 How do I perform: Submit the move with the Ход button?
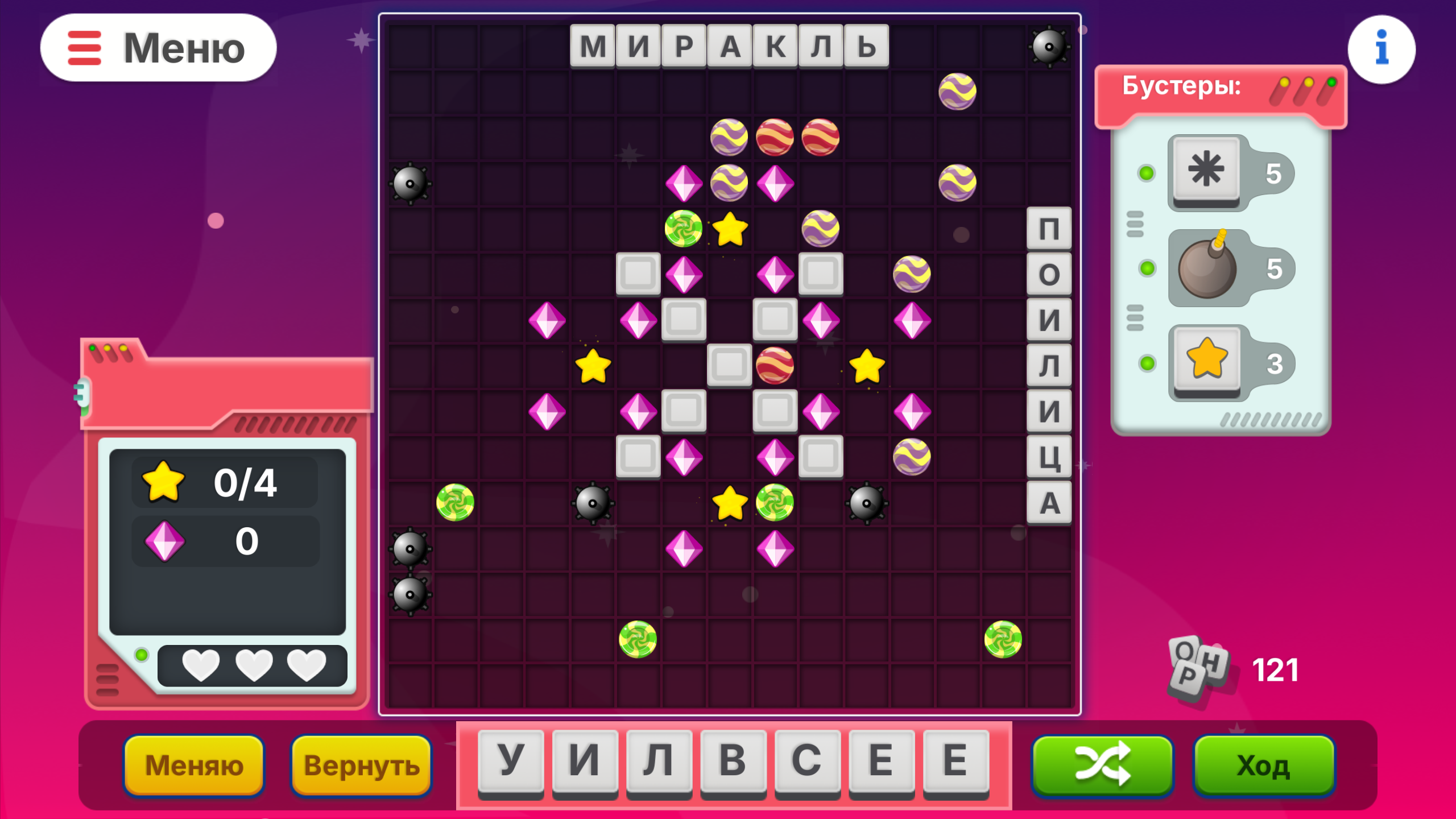click(x=1264, y=765)
